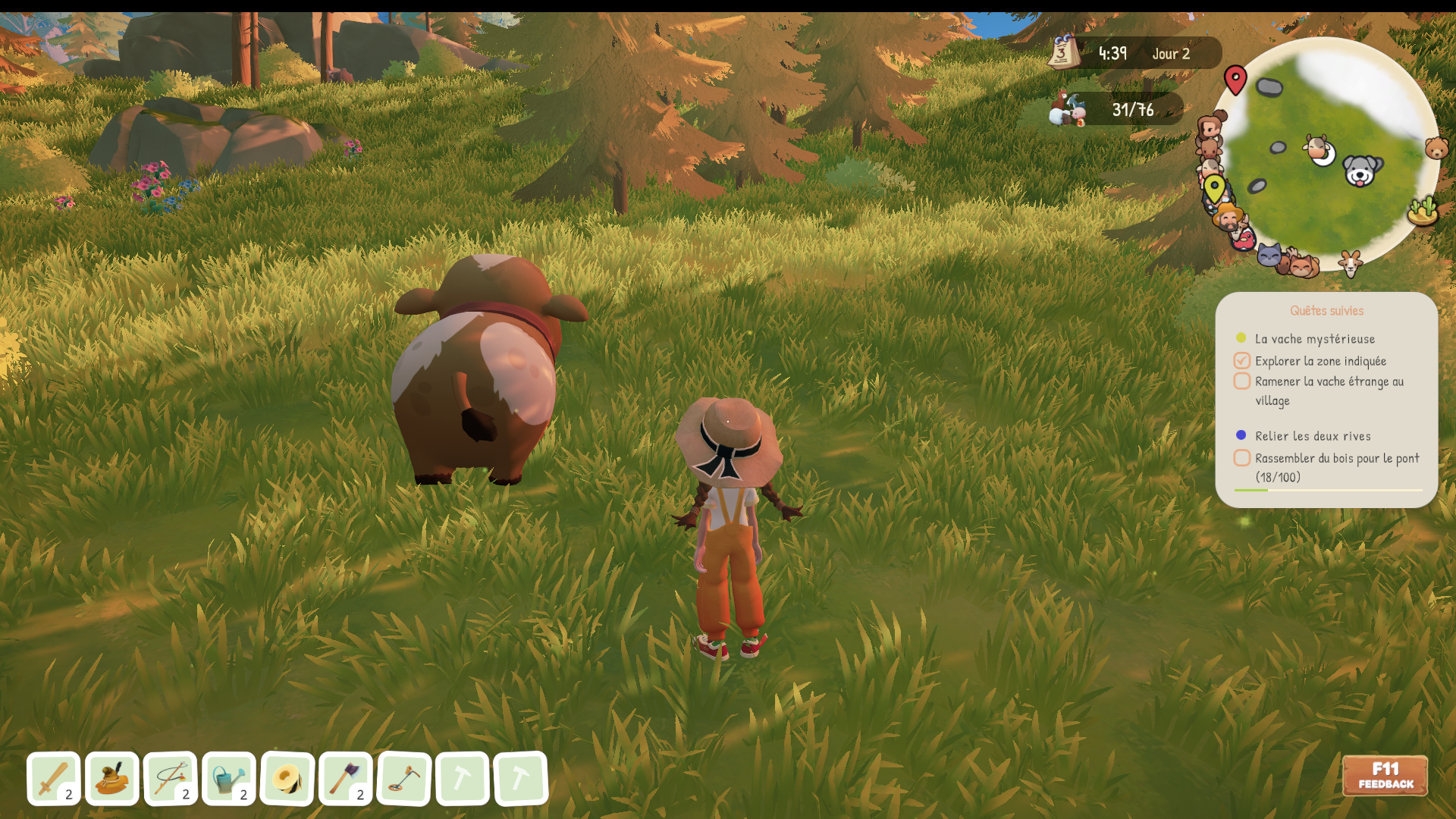Select the metal detector hotbar slot
Viewport: 1456px width, 819px height.
coord(403,778)
